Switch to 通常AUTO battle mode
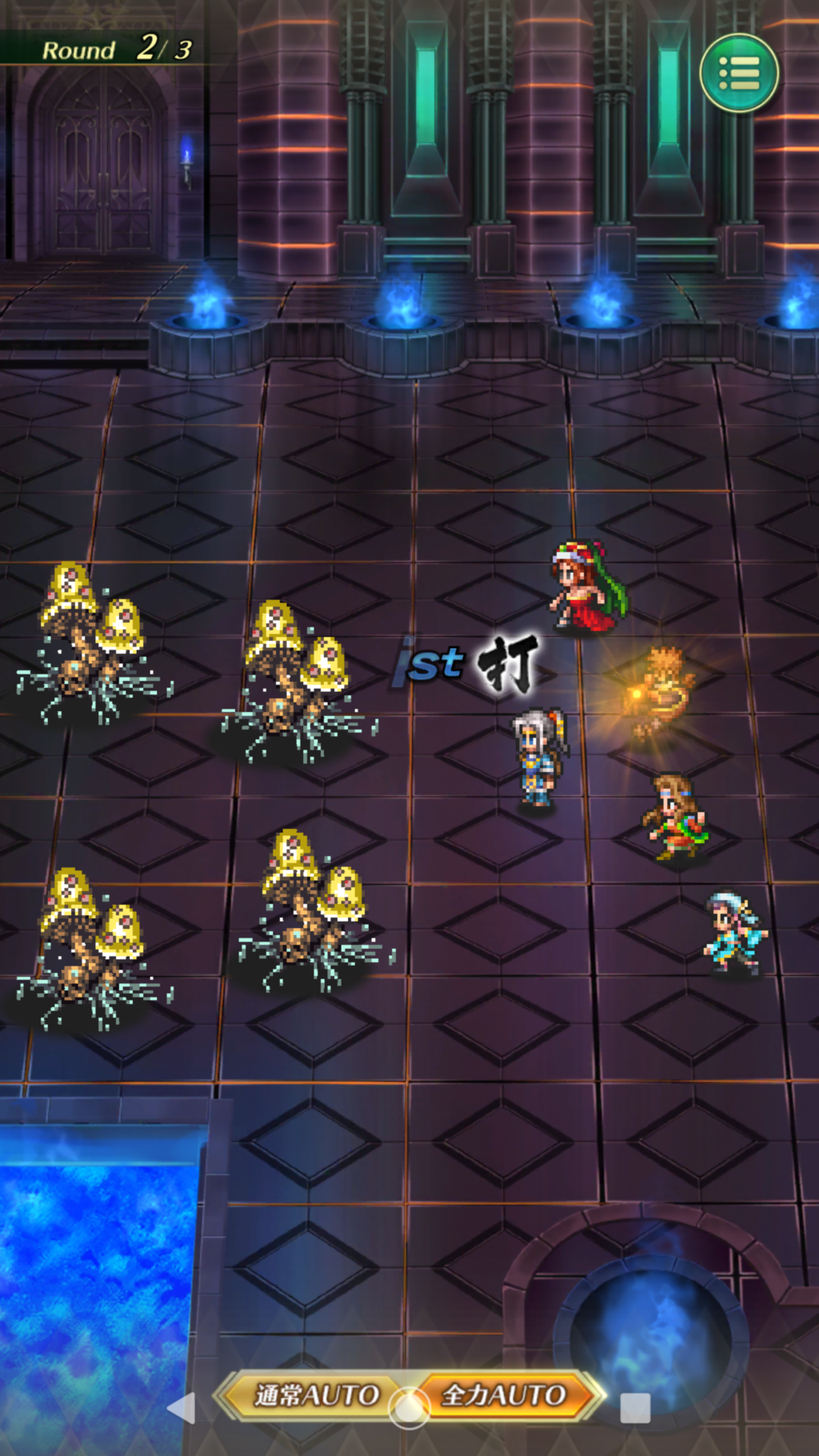The width and height of the screenshot is (819, 1456). pyautogui.click(x=315, y=1394)
